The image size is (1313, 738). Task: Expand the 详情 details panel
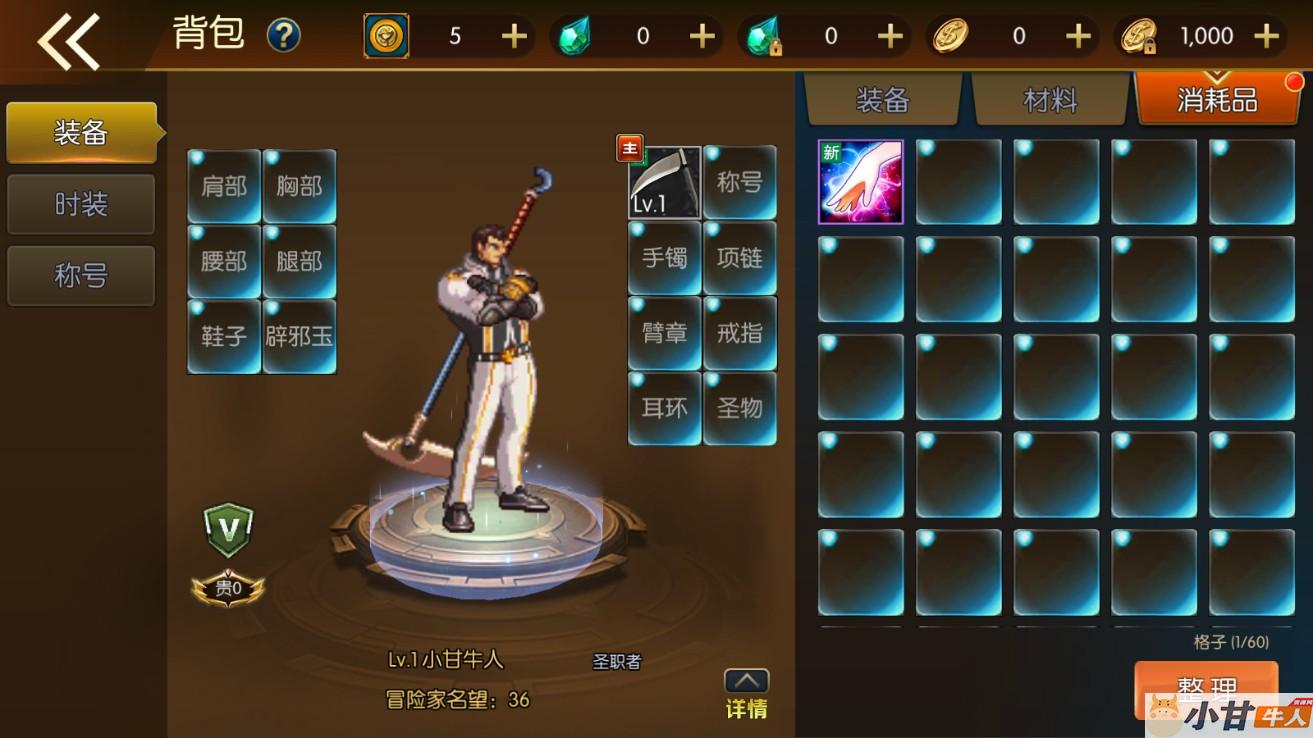(x=746, y=693)
